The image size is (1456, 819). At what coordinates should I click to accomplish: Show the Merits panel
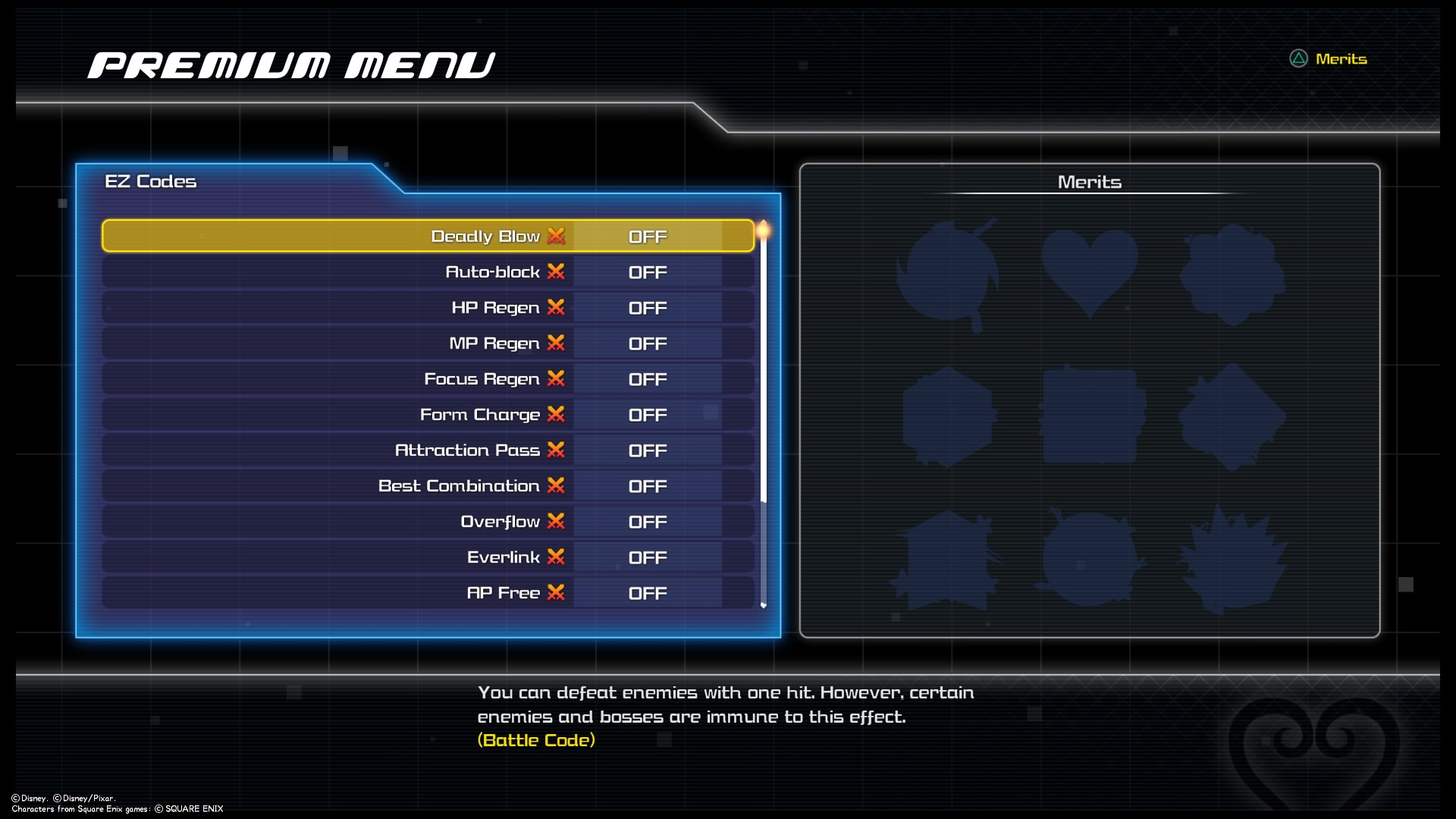1329,59
